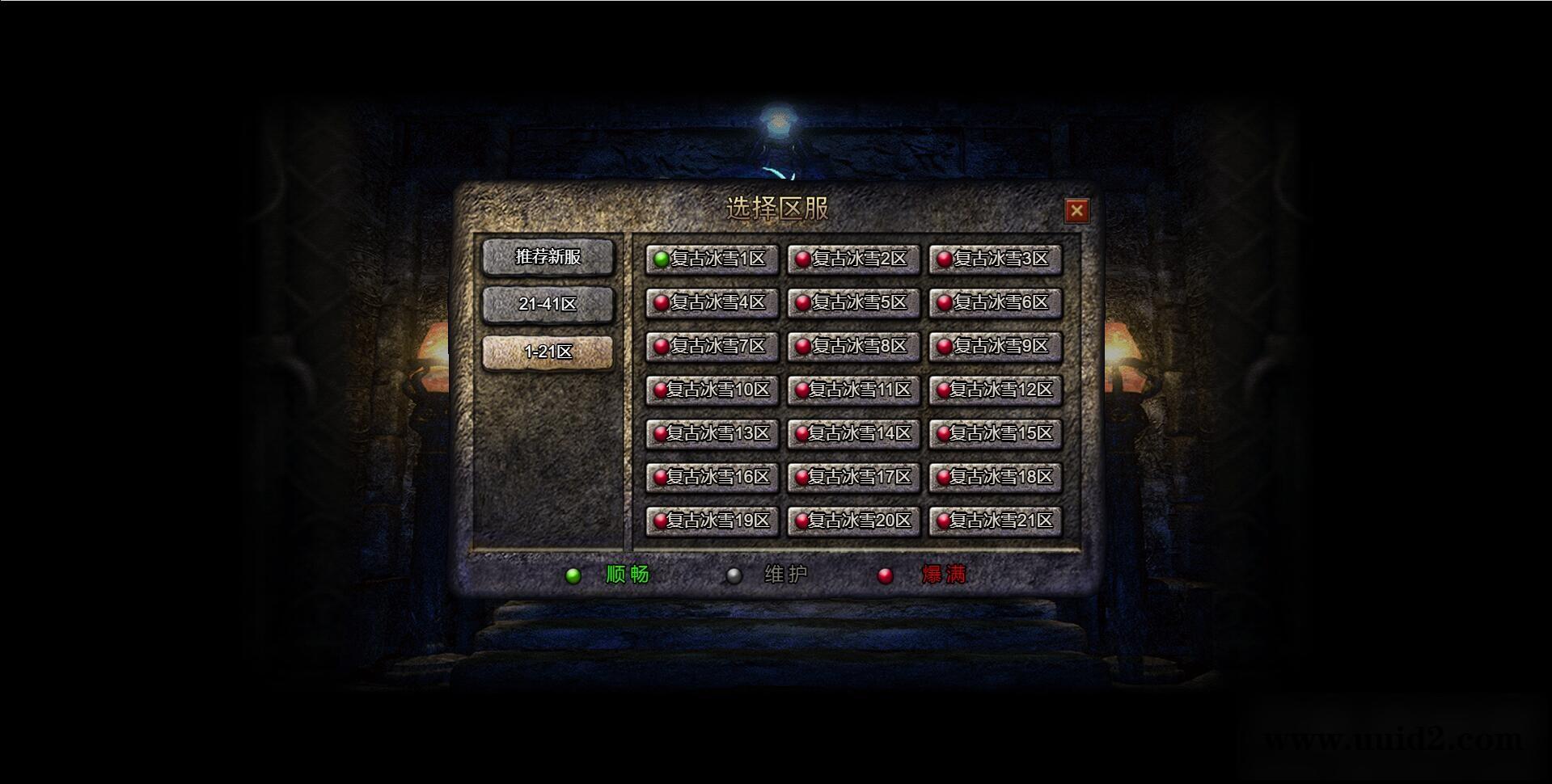Enter server 复古冰雪16区
The height and width of the screenshot is (784, 1552).
(x=712, y=477)
